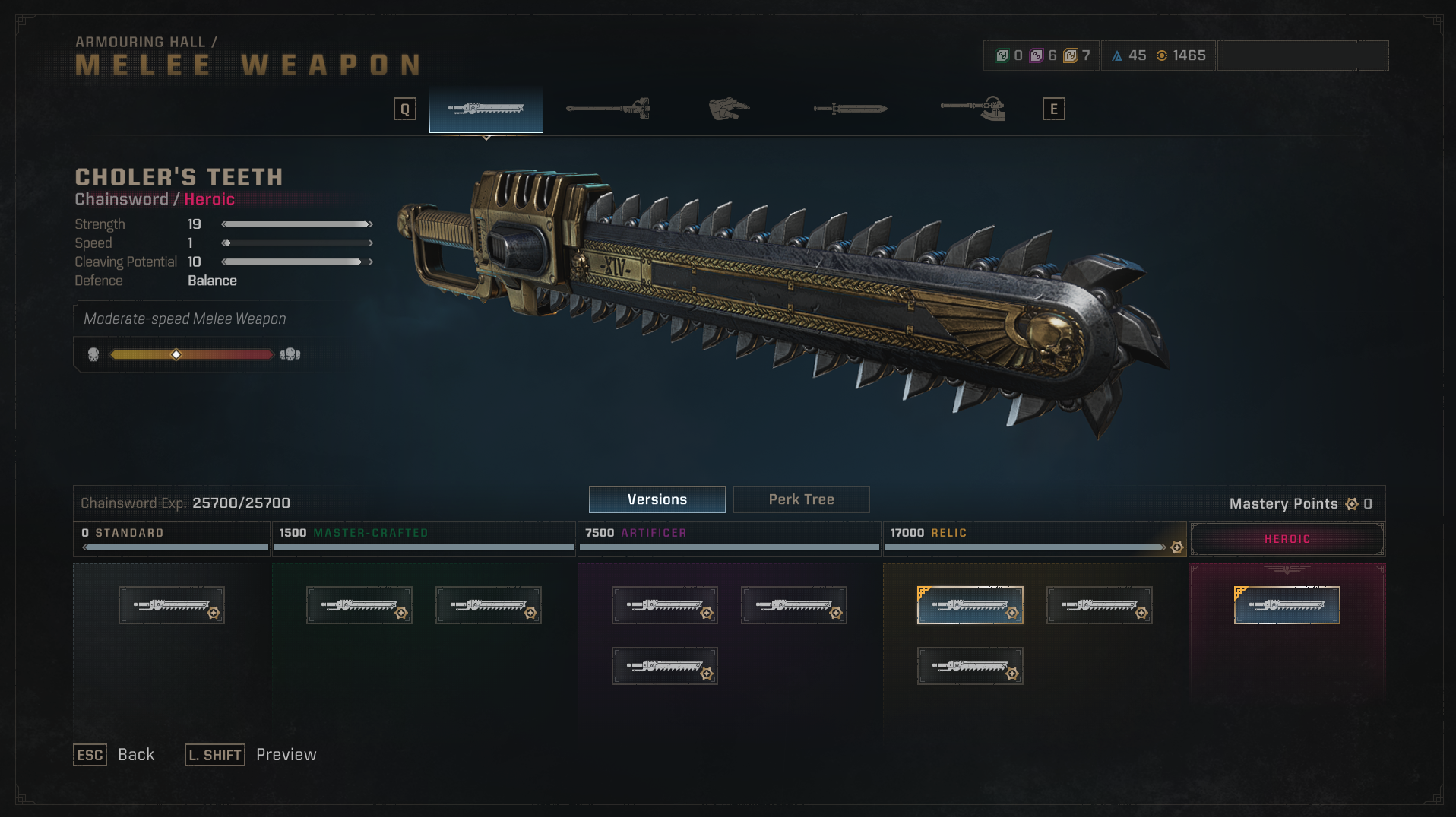Select the Power Sword weapon icon

coord(849,109)
